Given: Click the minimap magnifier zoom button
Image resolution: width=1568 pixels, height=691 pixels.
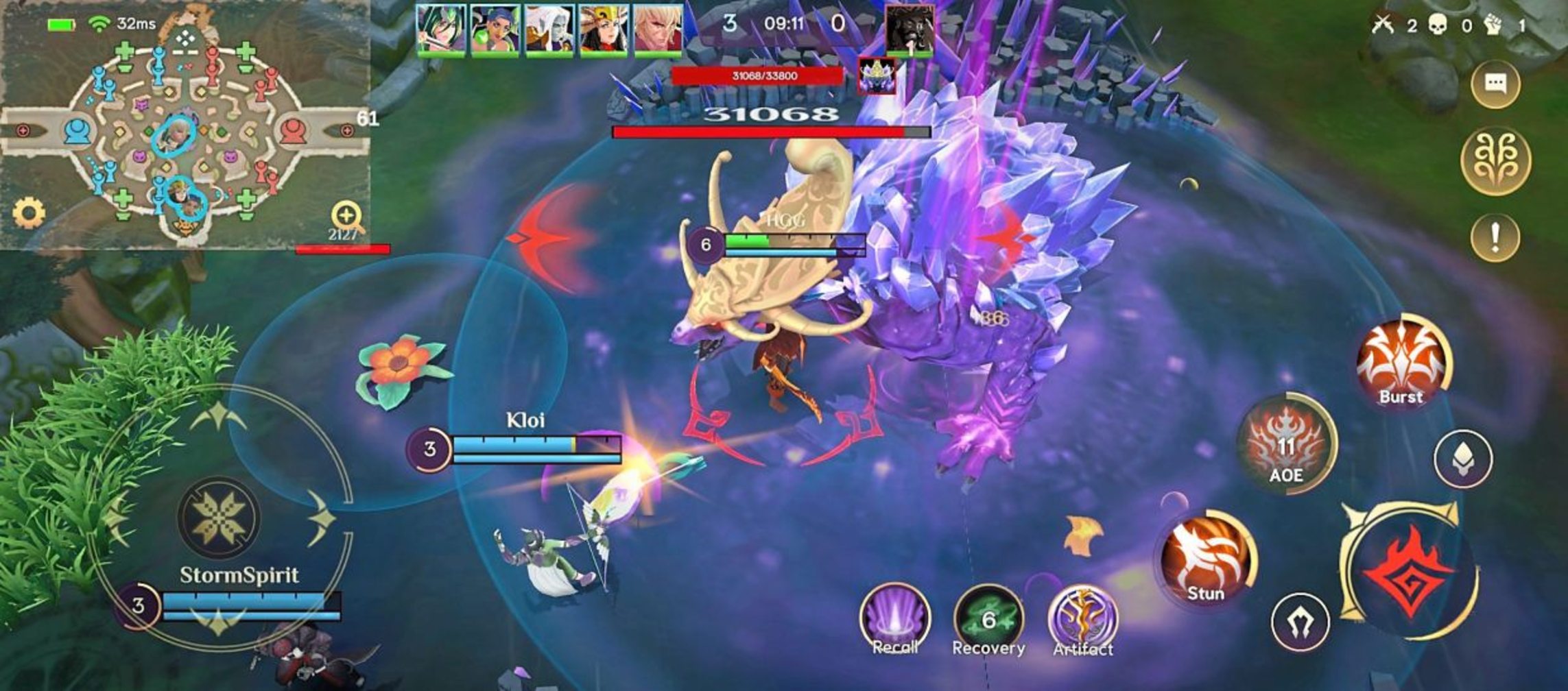Looking at the screenshot, I should [x=346, y=215].
